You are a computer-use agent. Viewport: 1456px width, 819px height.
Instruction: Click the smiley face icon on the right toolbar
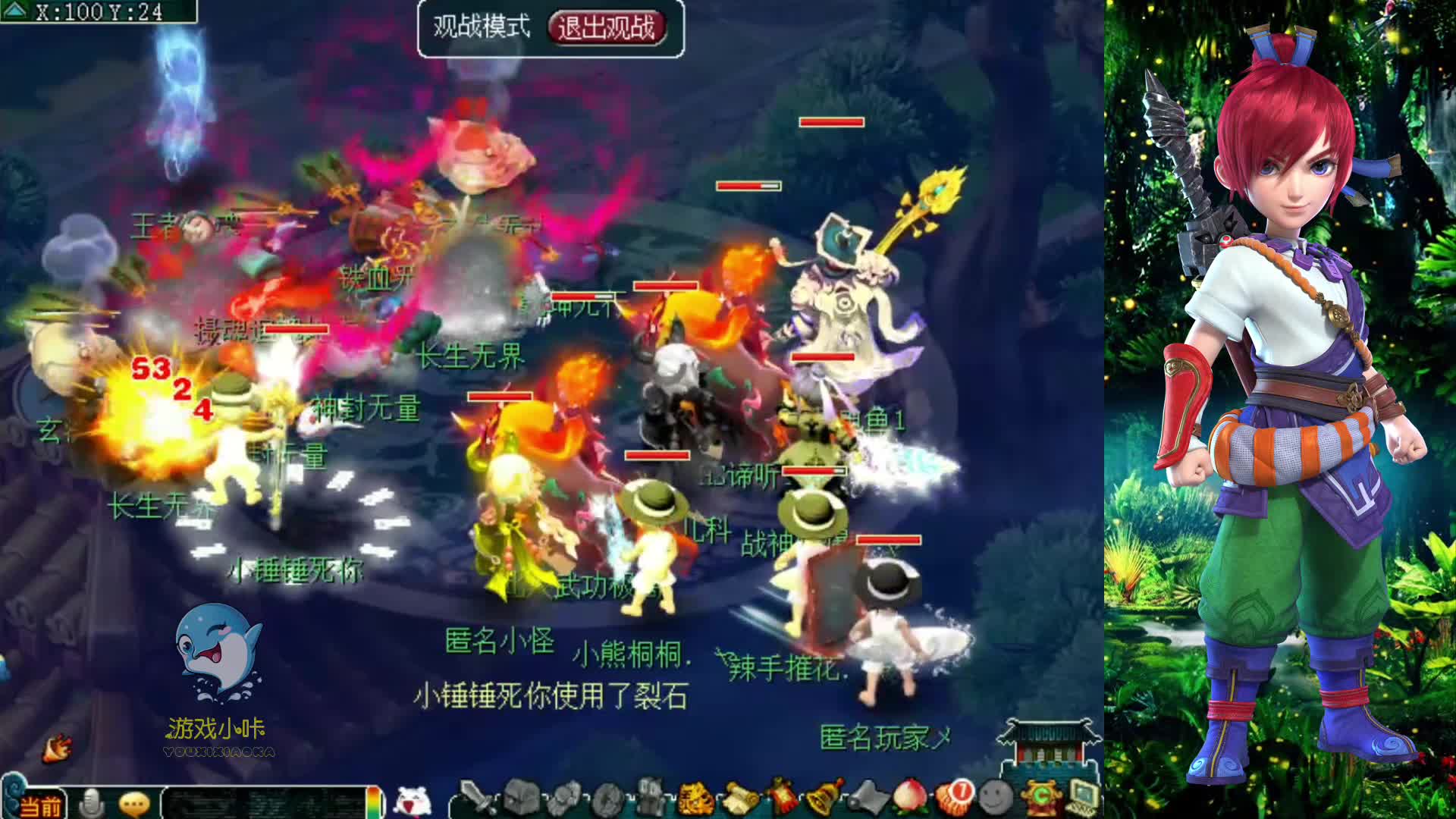tap(994, 796)
